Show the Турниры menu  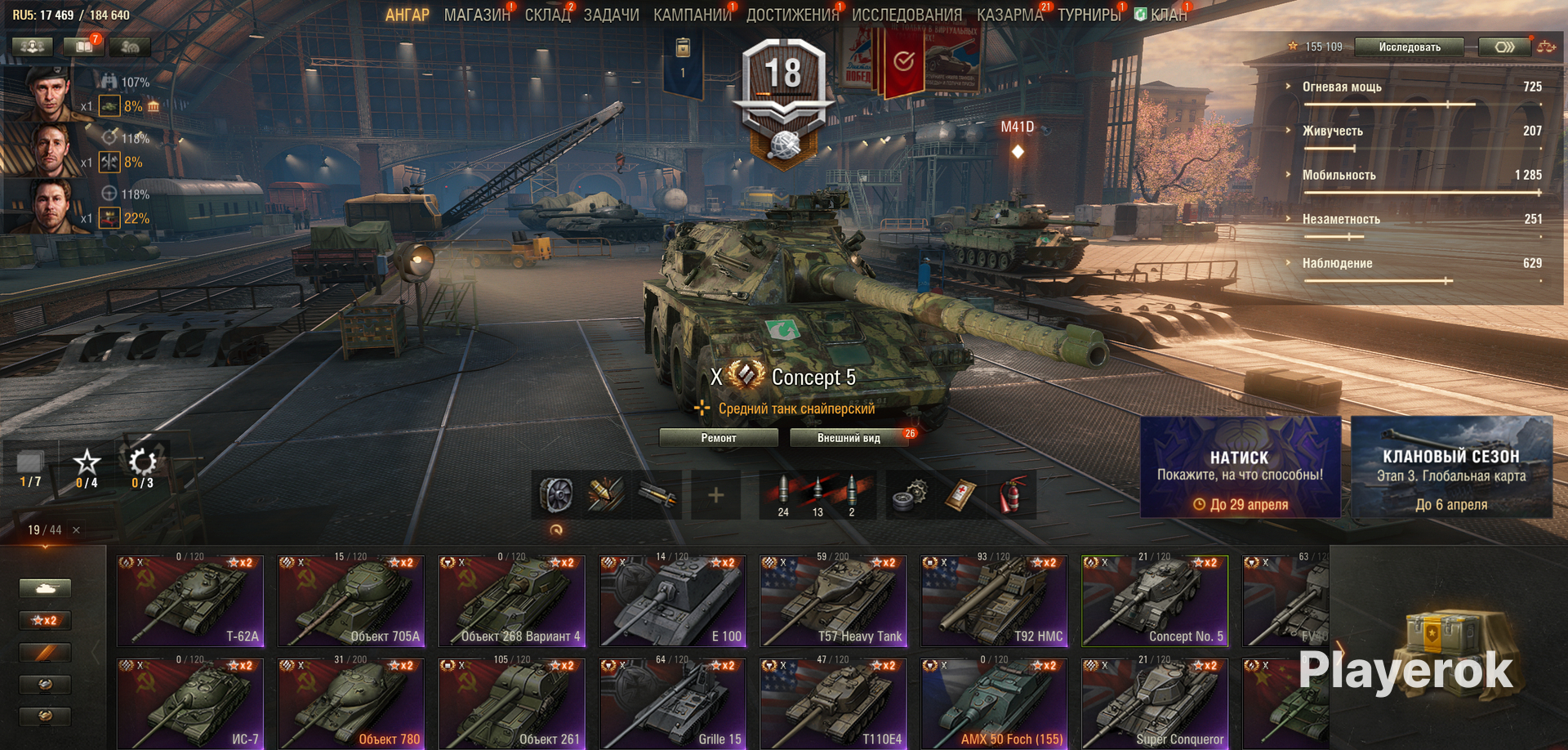pyautogui.click(x=1089, y=15)
